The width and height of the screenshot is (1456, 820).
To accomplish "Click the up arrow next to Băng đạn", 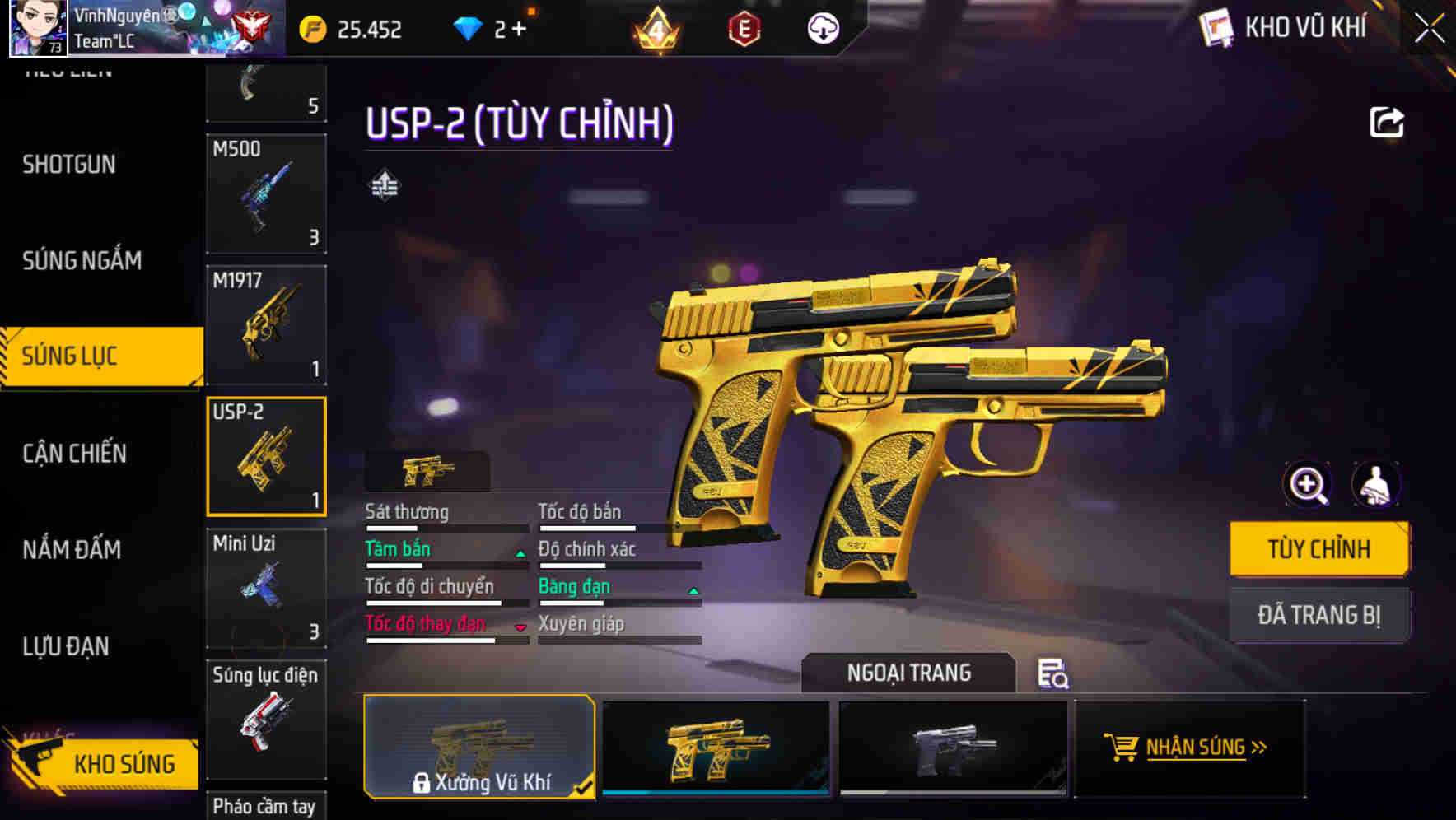I will (693, 591).
